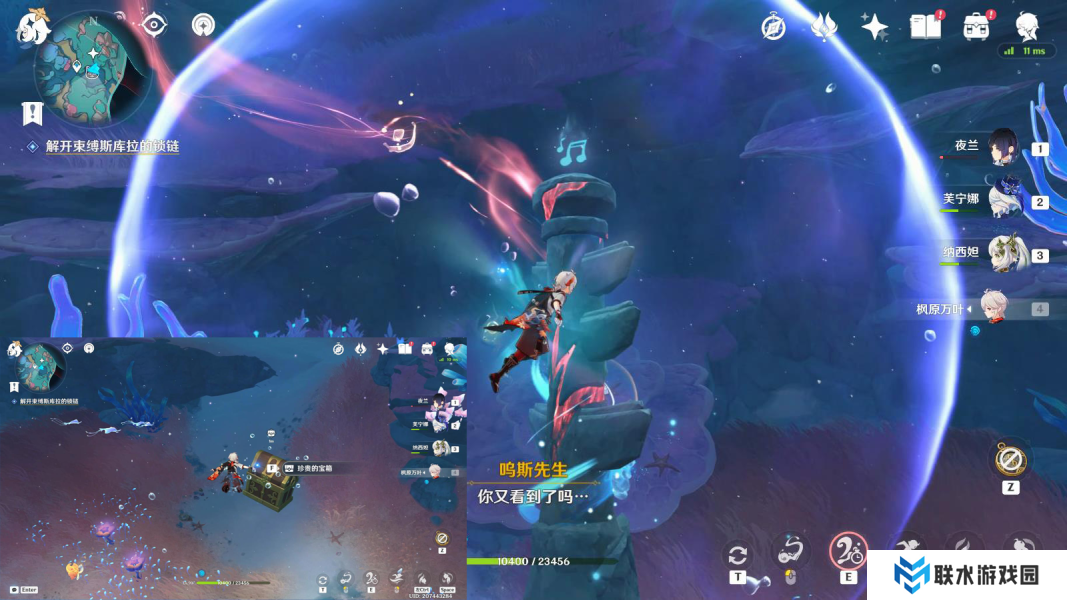Click the round arch icon beside the eye
1067x600 pixels.
click(x=203, y=25)
